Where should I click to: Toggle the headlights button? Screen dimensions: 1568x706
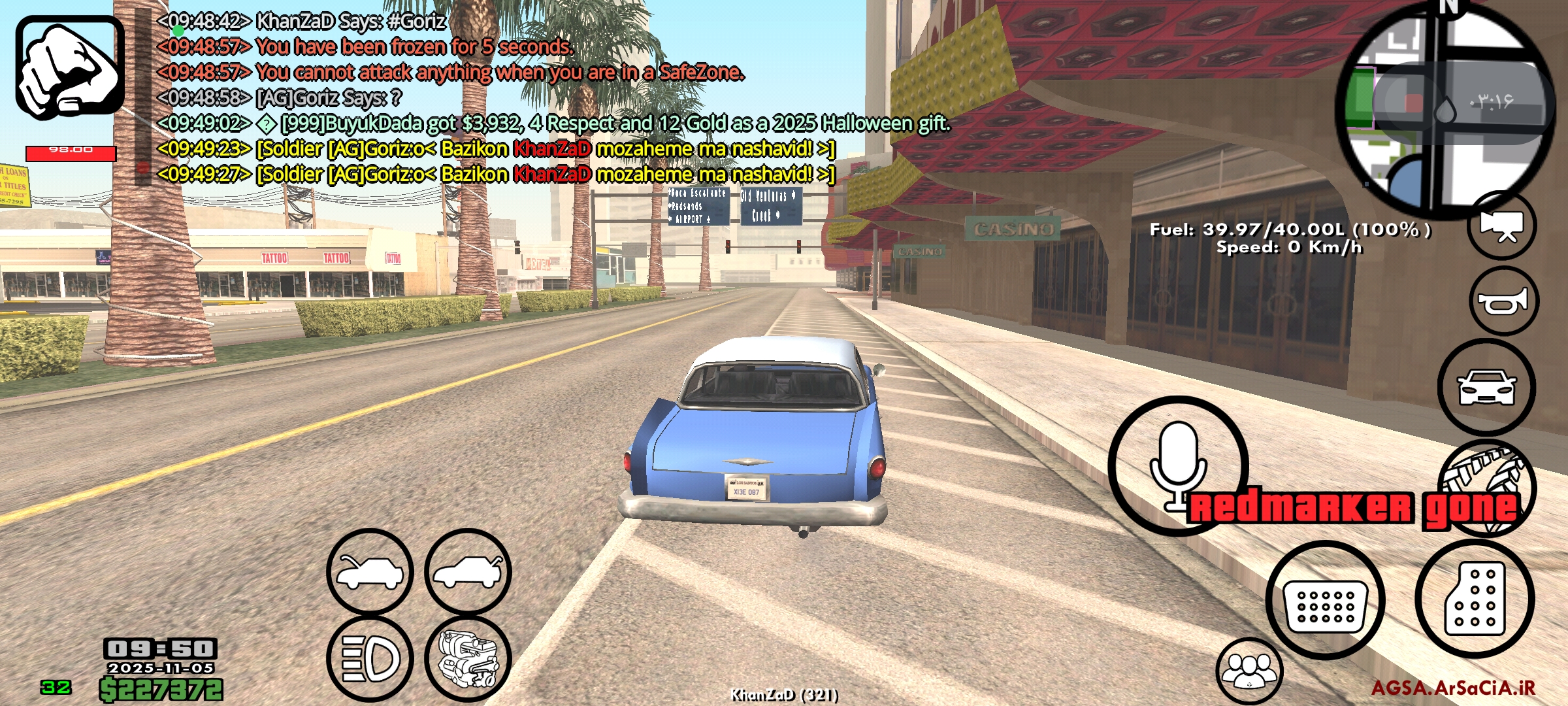370,659
